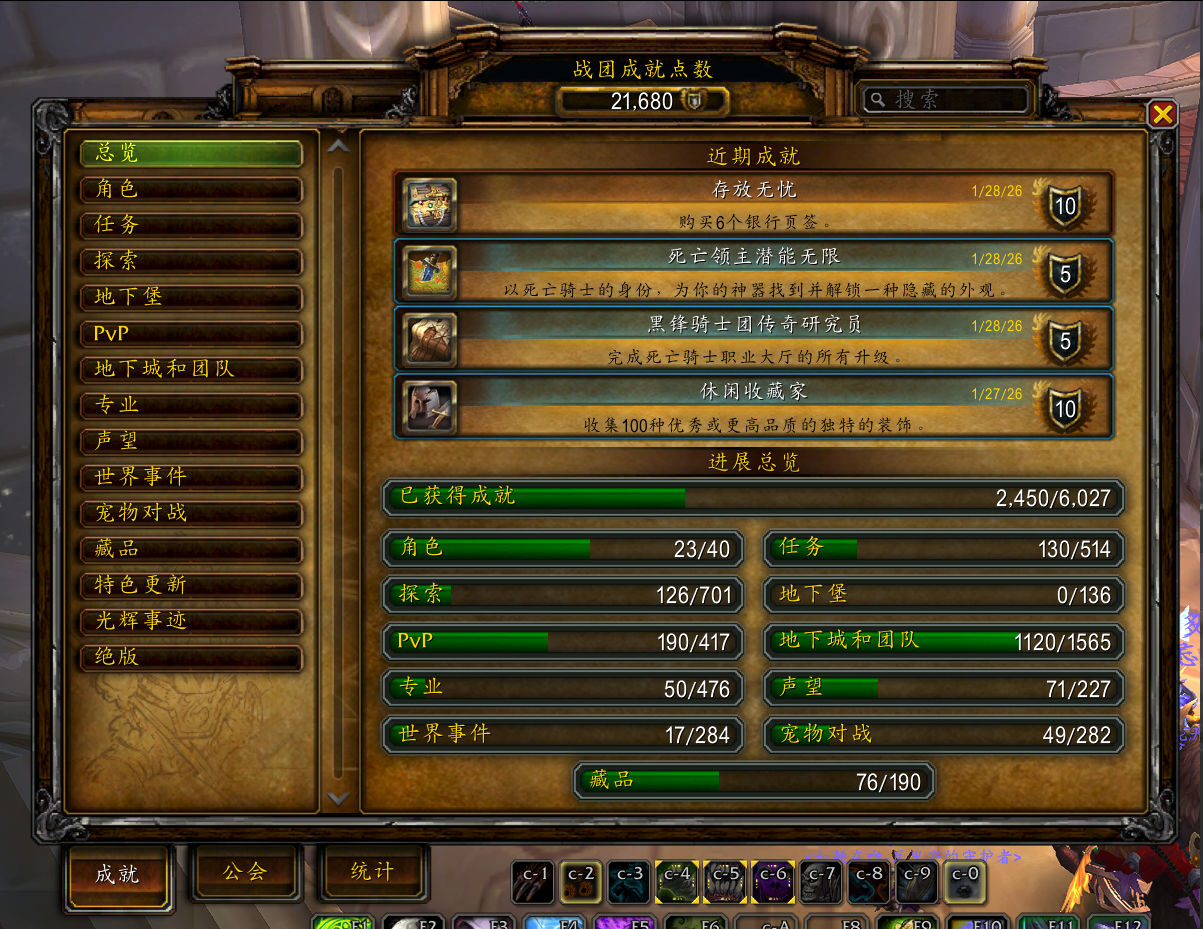Switch to the 公会 tab
Screen dimensions: 1203x929
245,872
